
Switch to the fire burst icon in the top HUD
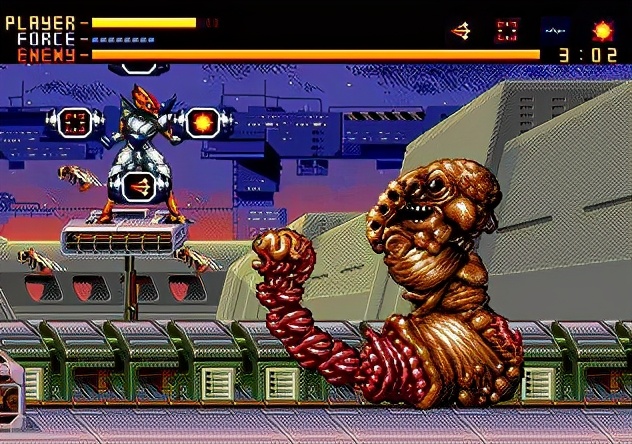tap(603, 31)
